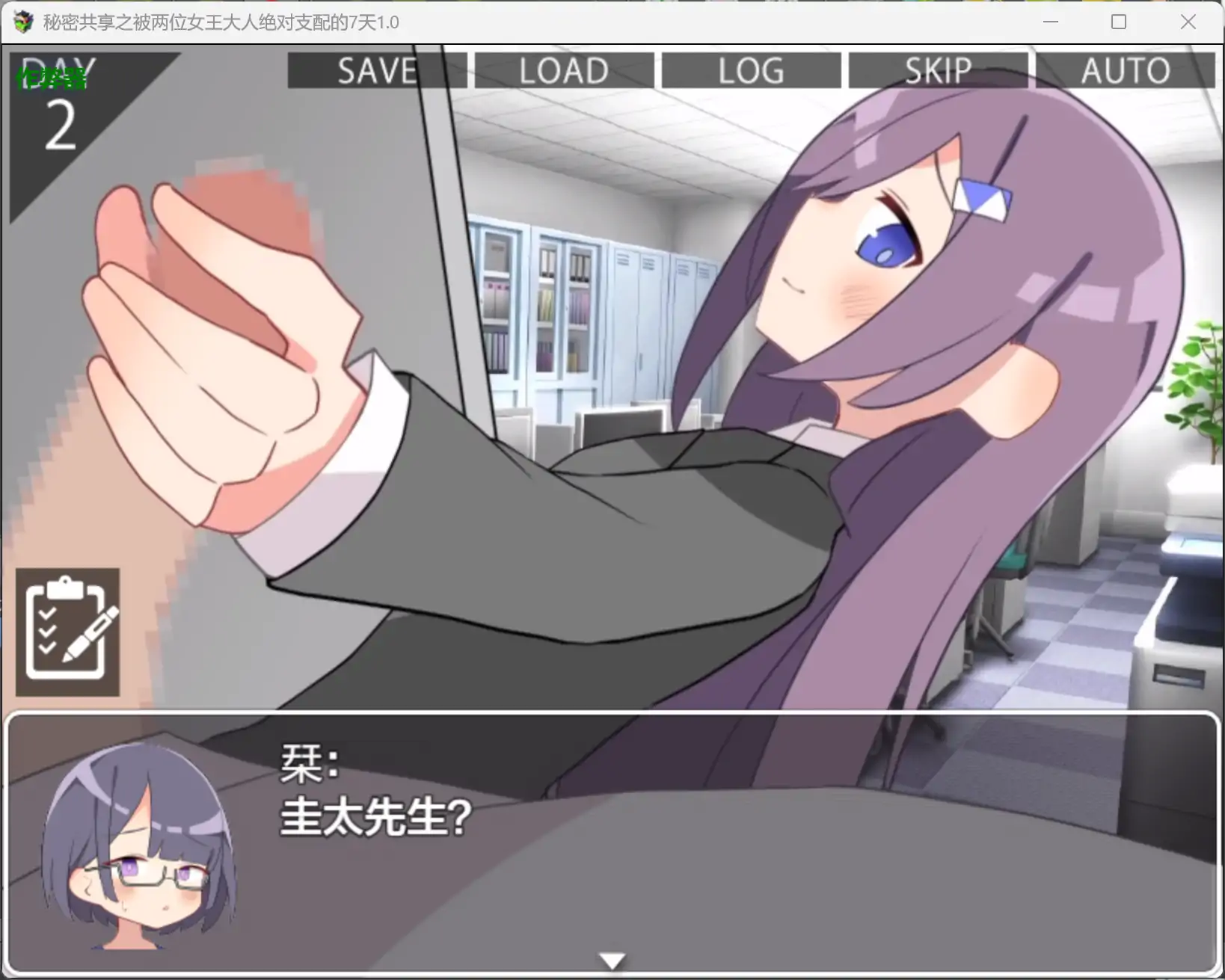Image resolution: width=1225 pixels, height=980 pixels.
Task: Click the dialogue text box border
Action: [x=612, y=716]
